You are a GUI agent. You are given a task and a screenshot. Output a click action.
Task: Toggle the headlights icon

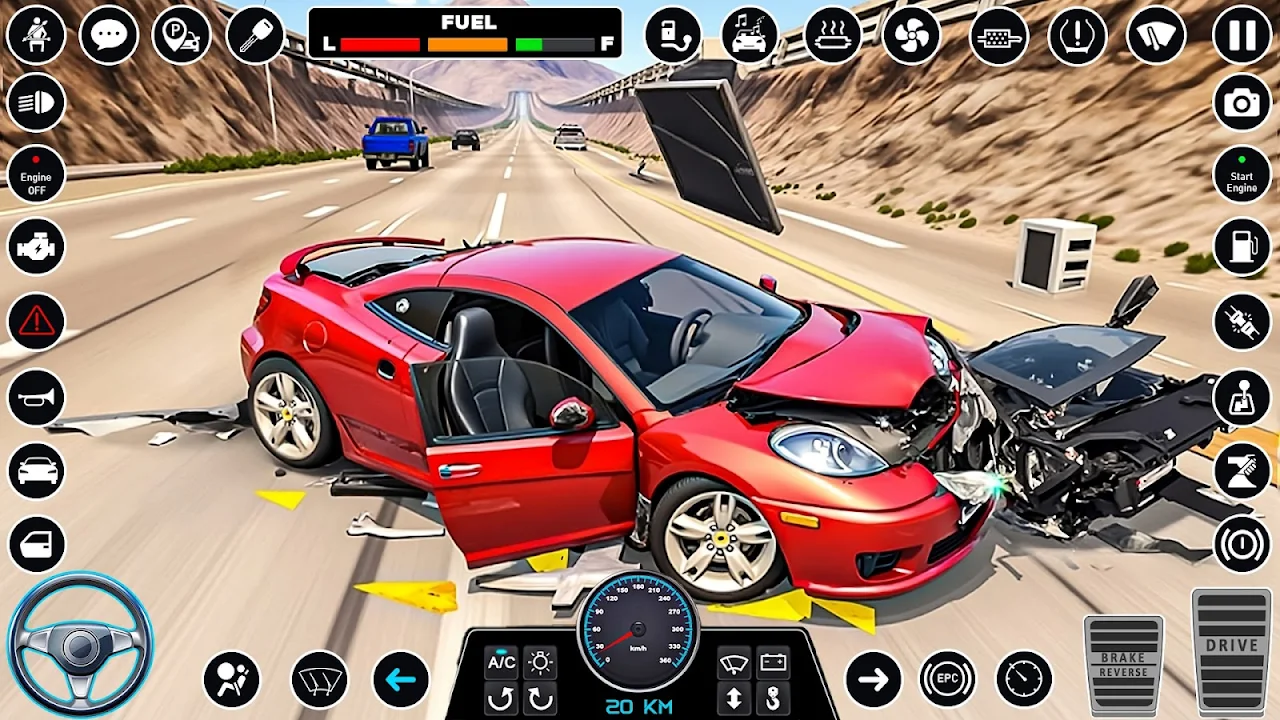point(36,103)
